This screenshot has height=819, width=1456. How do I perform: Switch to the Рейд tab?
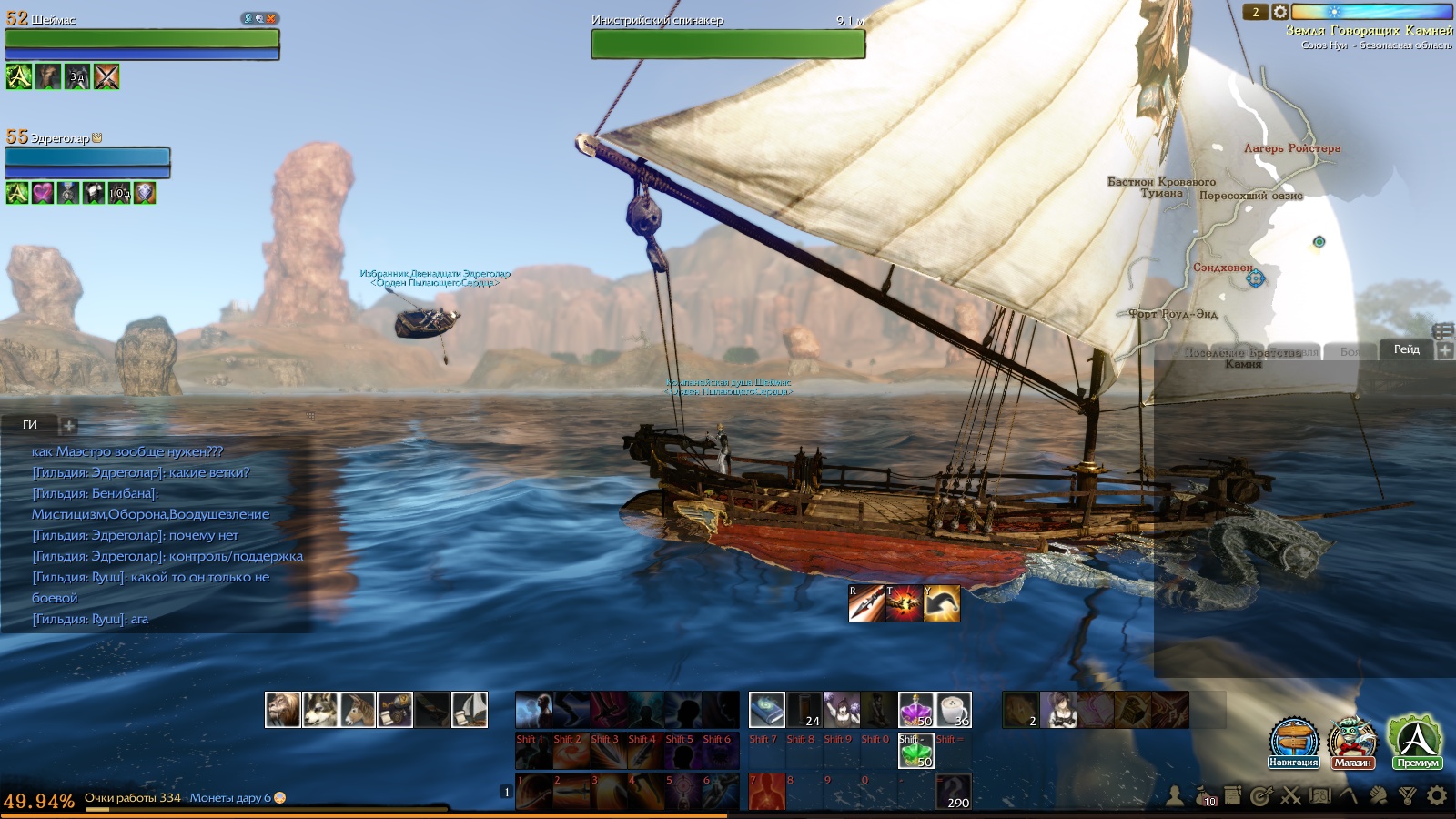1406,349
